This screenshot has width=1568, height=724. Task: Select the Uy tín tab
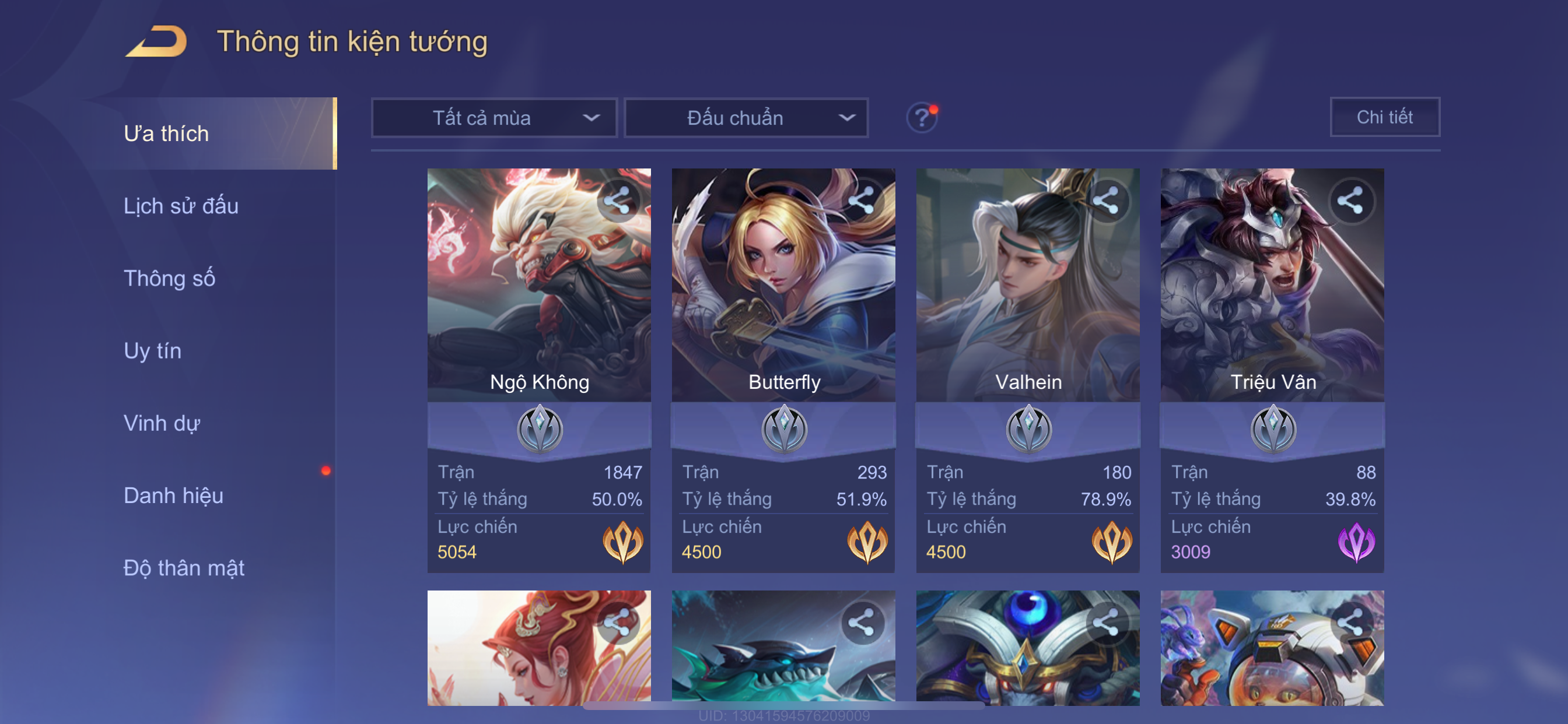[152, 351]
